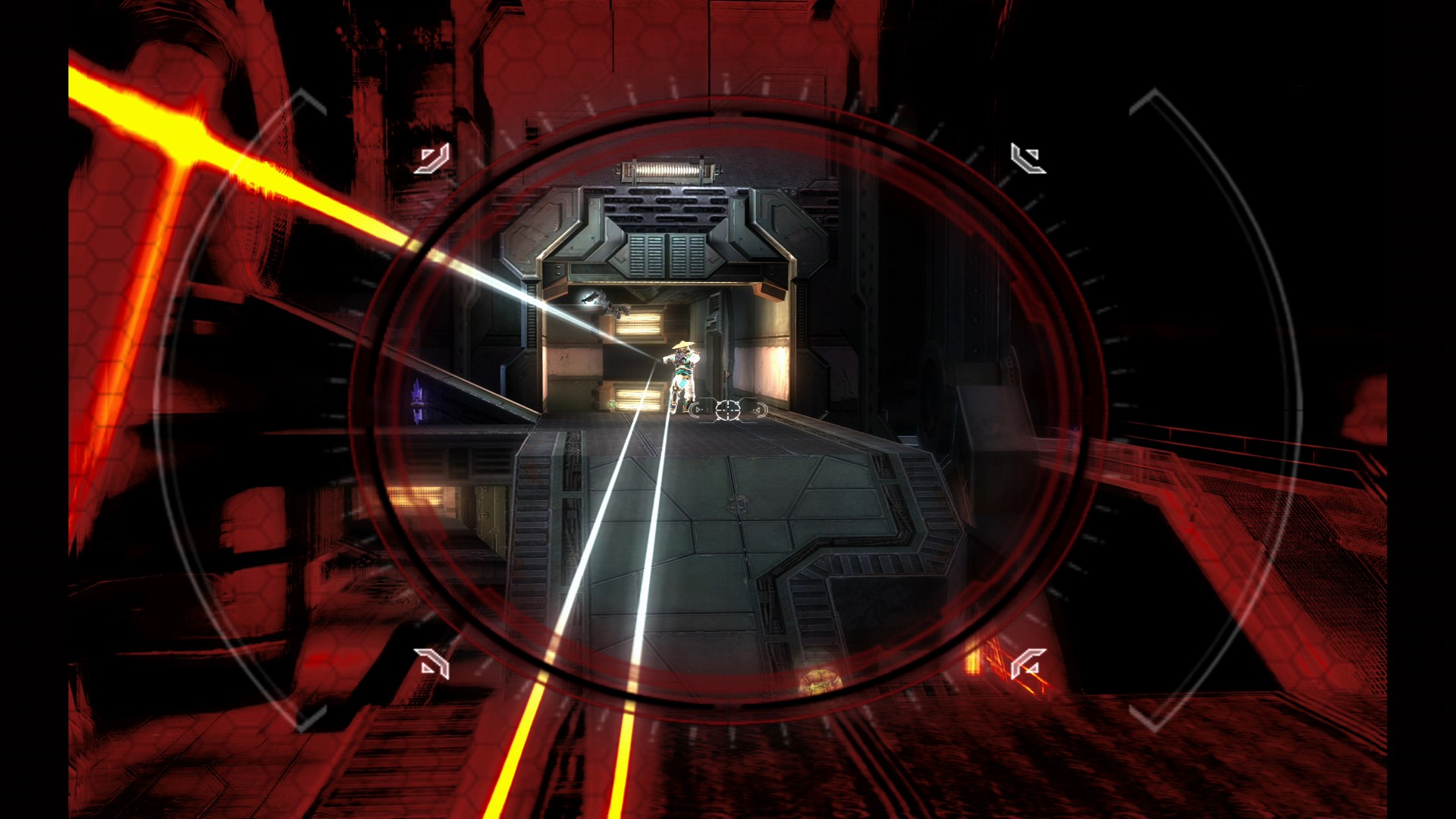Click the left arrow chevron beside the reticle
The width and height of the screenshot is (1456, 819).
[697, 409]
